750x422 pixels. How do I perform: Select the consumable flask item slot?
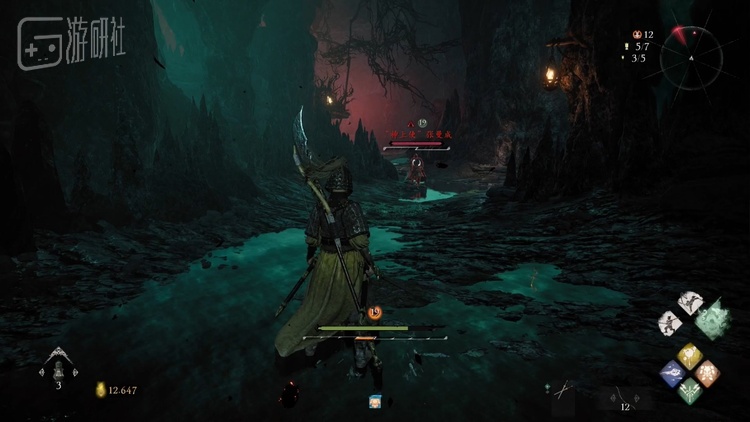point(58,365)
